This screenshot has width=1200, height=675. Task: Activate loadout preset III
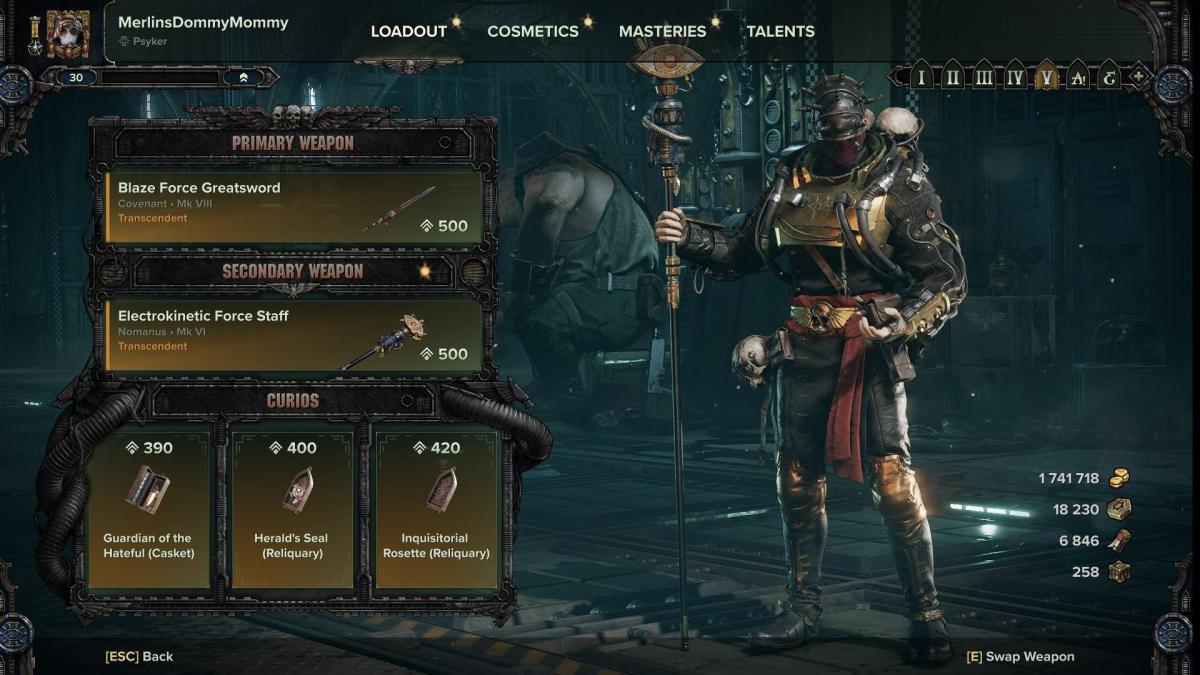[984, 76]
